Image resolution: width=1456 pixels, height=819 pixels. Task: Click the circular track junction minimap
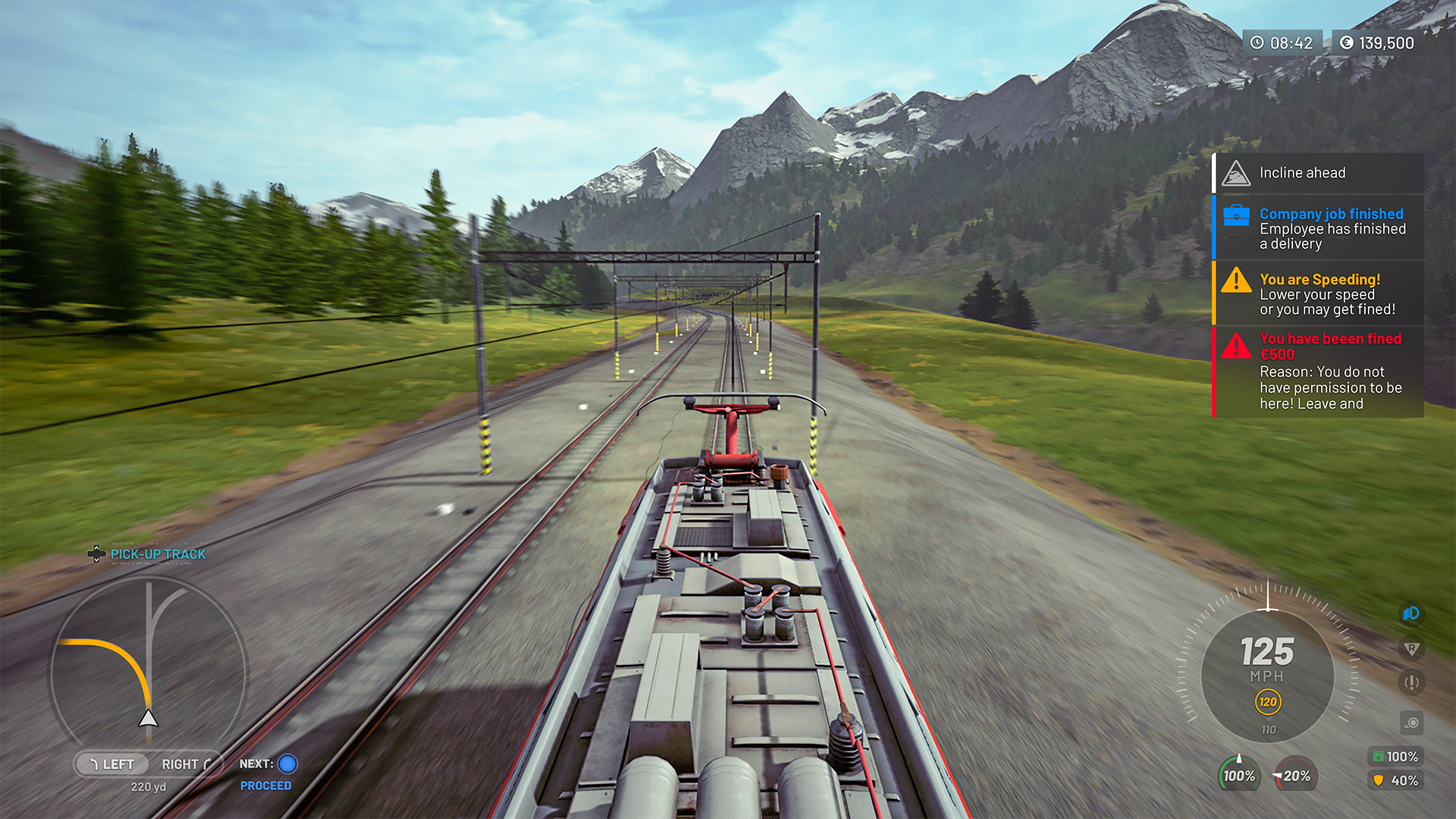[x=149, y=671]
